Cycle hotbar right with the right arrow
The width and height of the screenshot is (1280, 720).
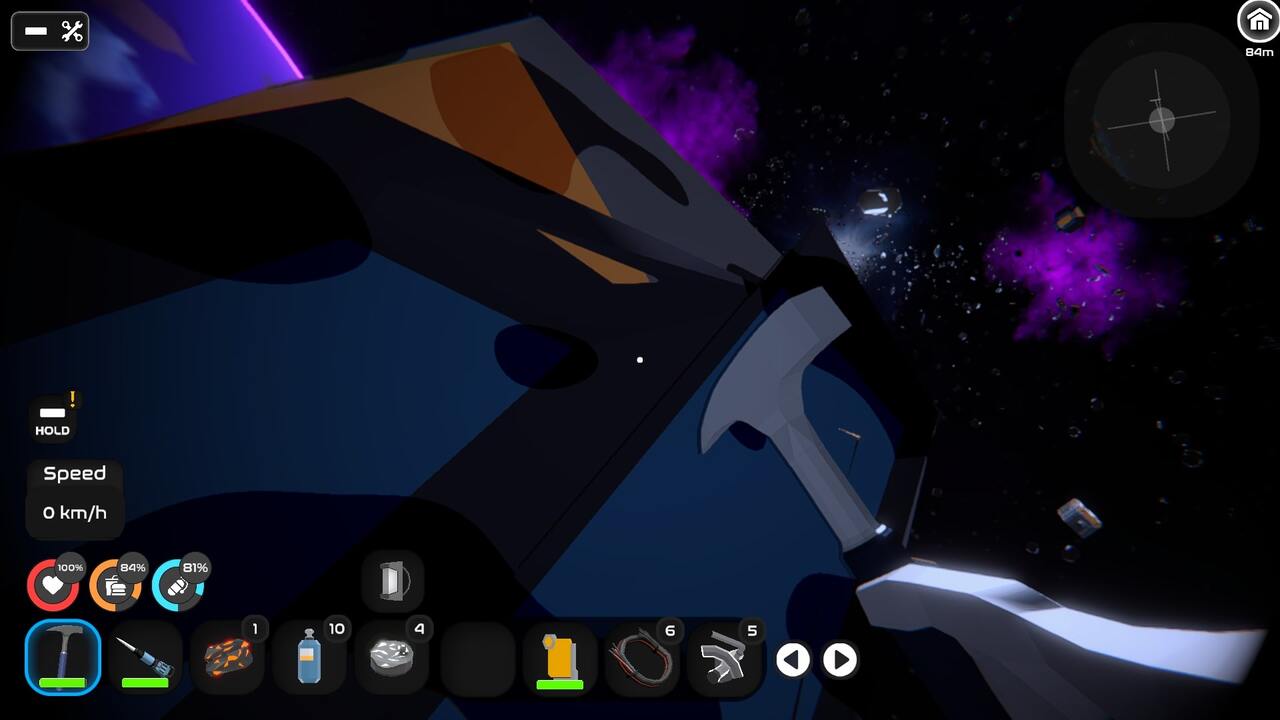coord(840,660)
